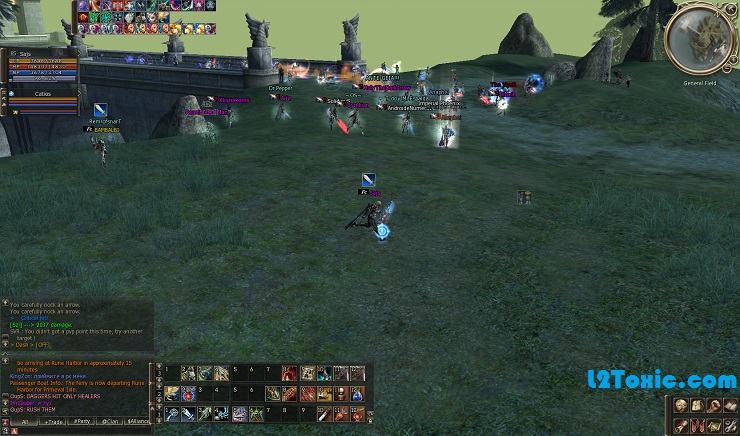Click the L2Toxic.com watermark link

[661, 380]
